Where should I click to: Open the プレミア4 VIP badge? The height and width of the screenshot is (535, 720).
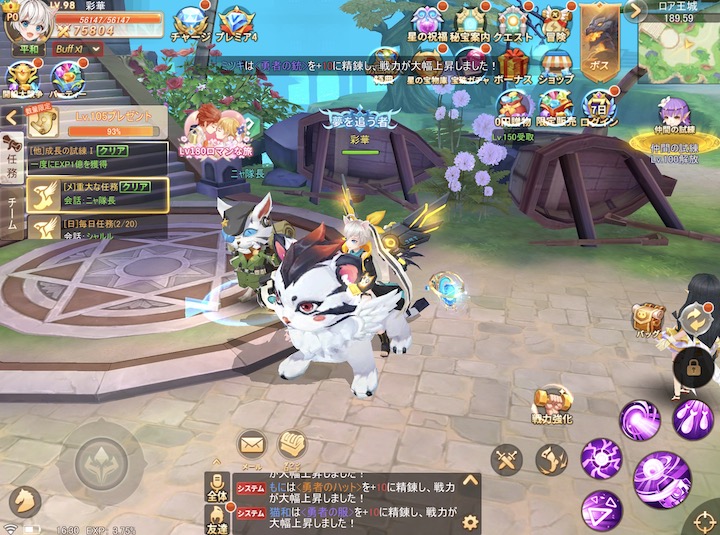pyautogui.click(x=238, y=22)
